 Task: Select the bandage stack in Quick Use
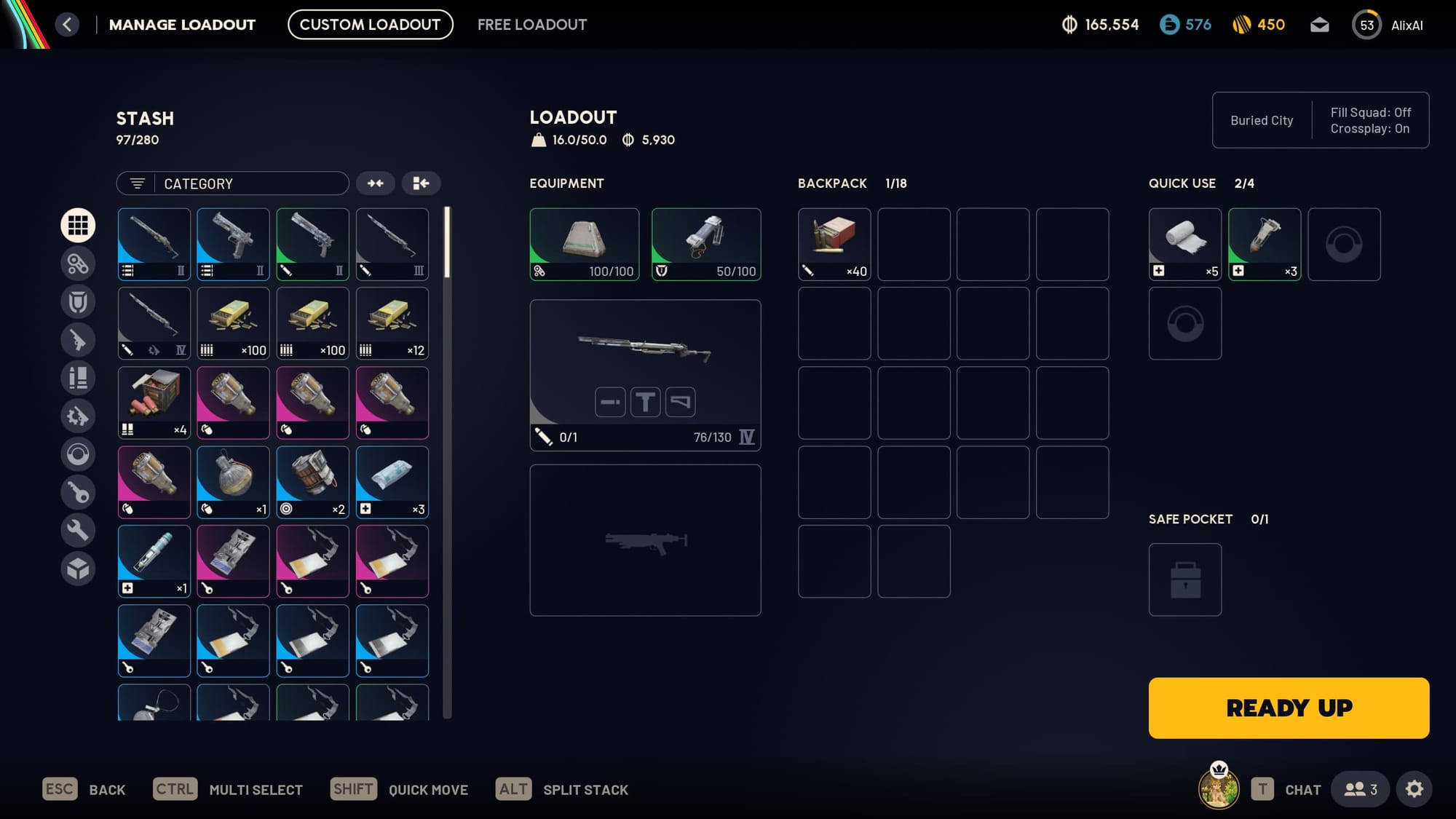(x=1184, y=244)
